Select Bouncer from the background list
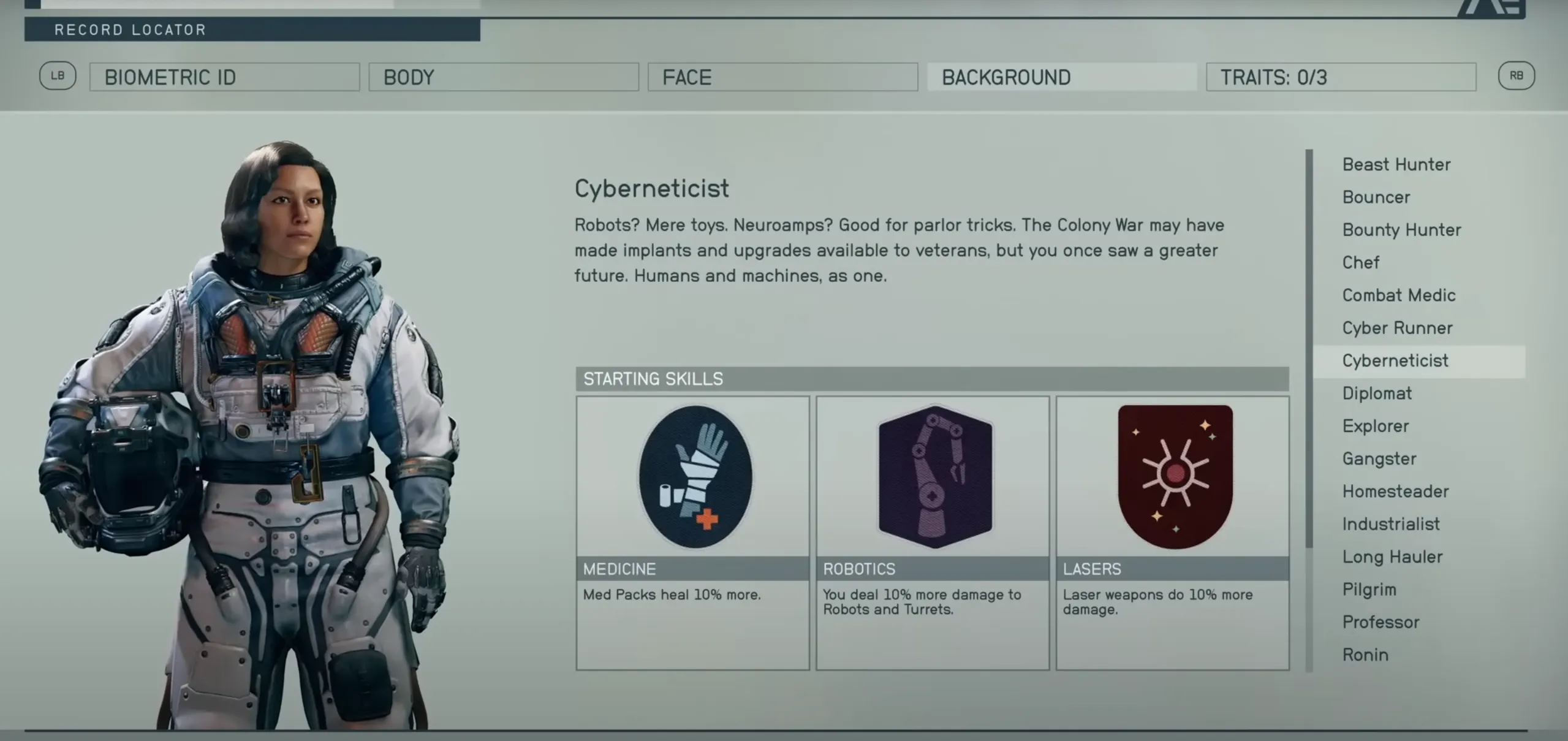The height and width of the screenshot is (741, 1568). tap(1376, 197)
